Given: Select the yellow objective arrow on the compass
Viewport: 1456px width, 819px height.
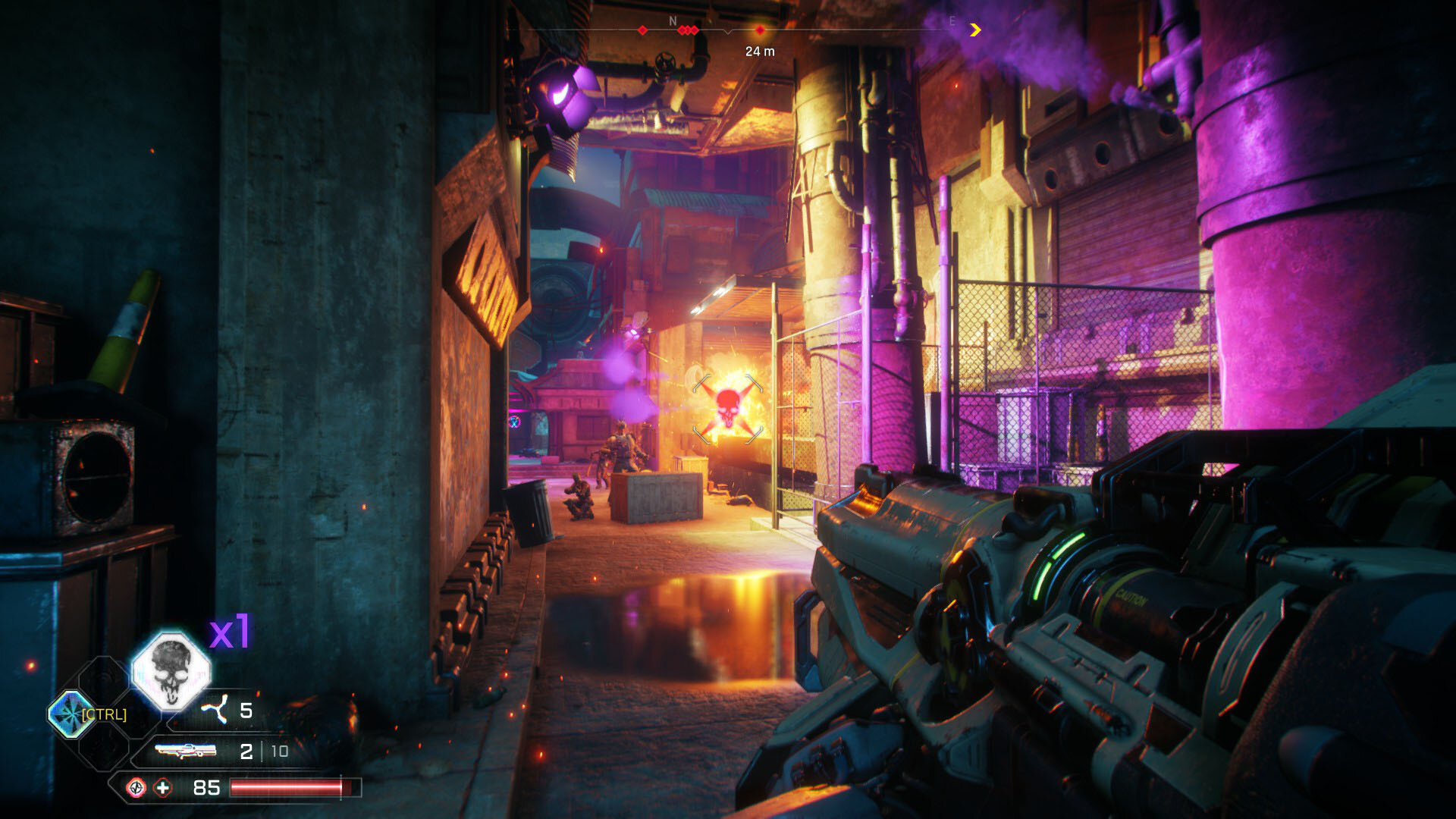Looking at the screenshot, I should coord(975,30).
